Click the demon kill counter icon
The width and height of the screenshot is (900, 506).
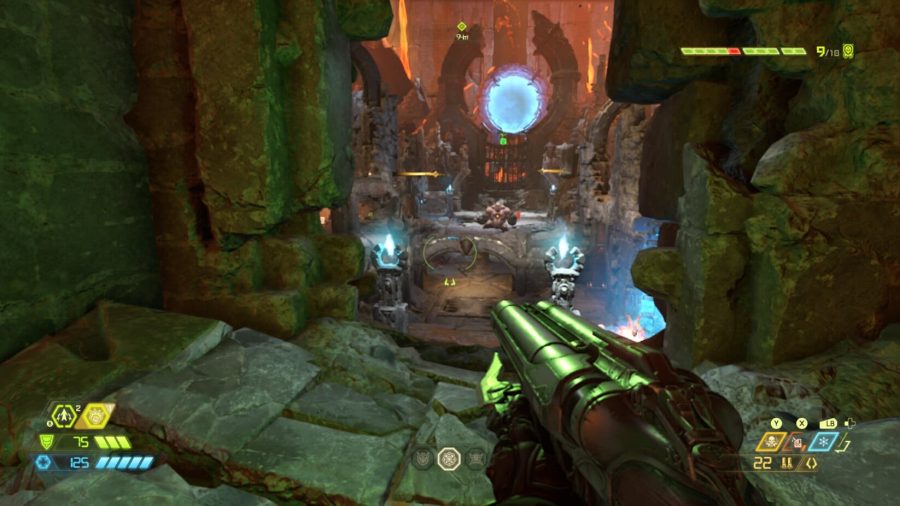(848, 50)
